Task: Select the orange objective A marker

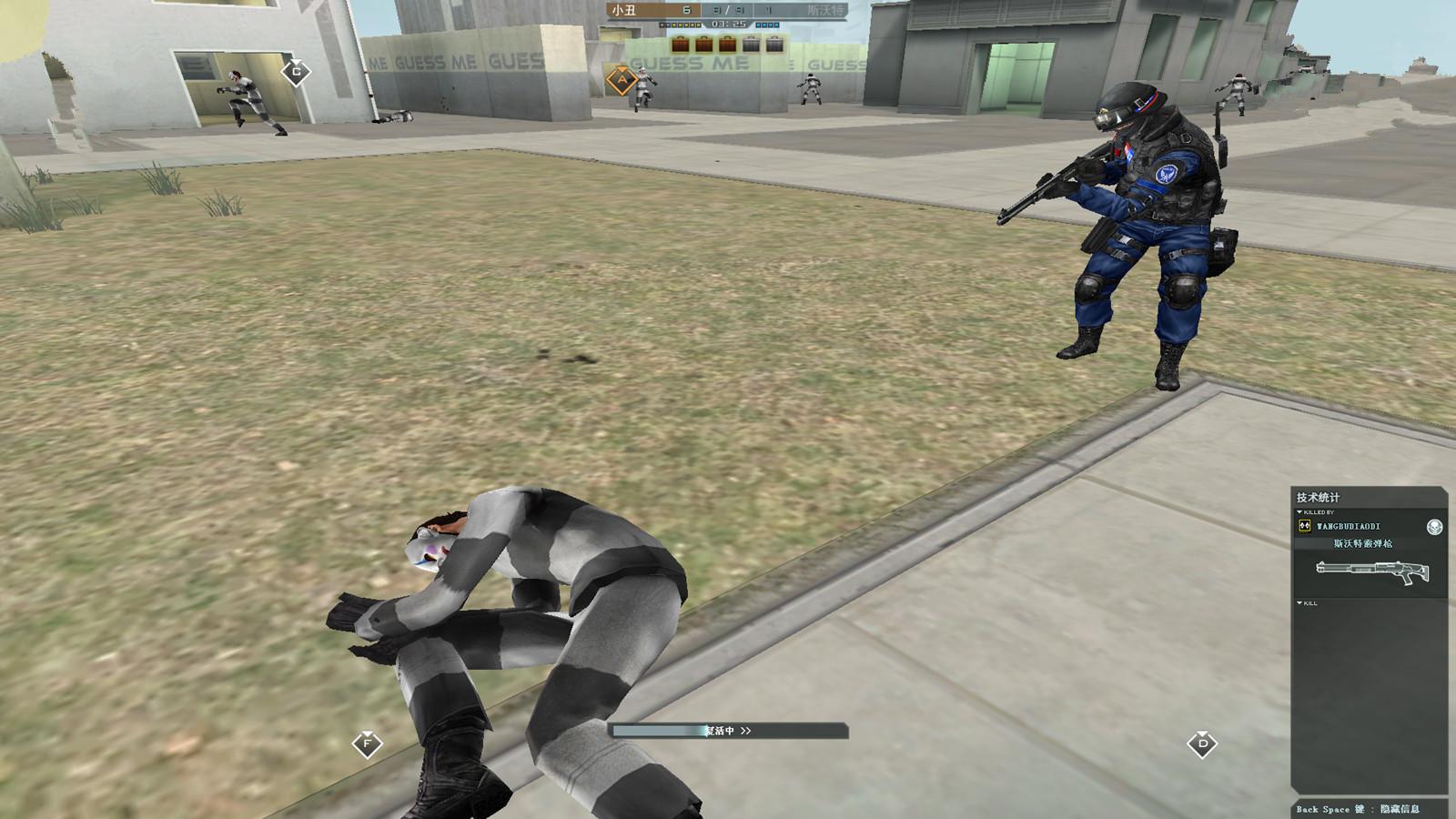Action: [x=622, y=80]
